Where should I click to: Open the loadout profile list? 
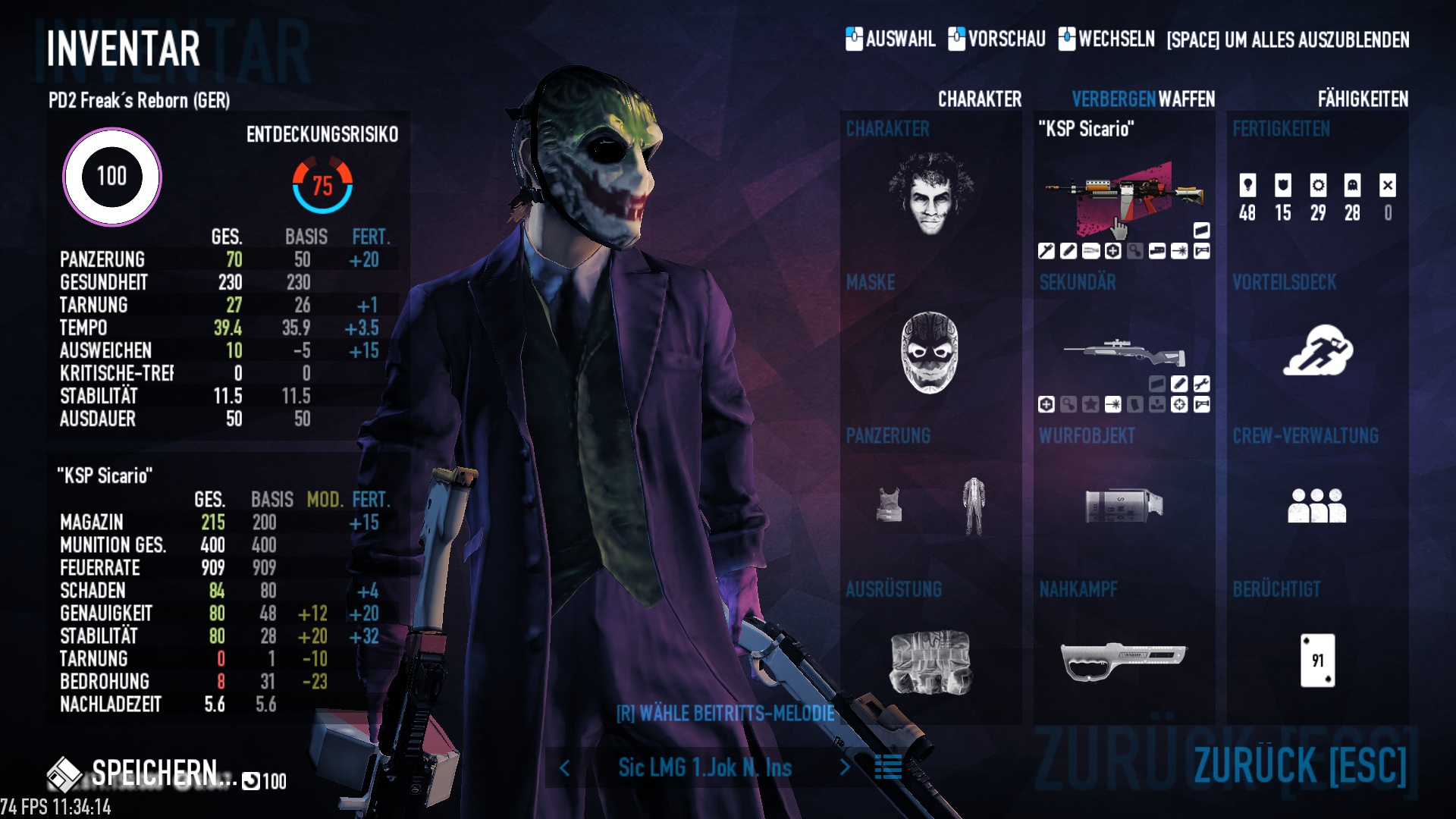(888, 768)
